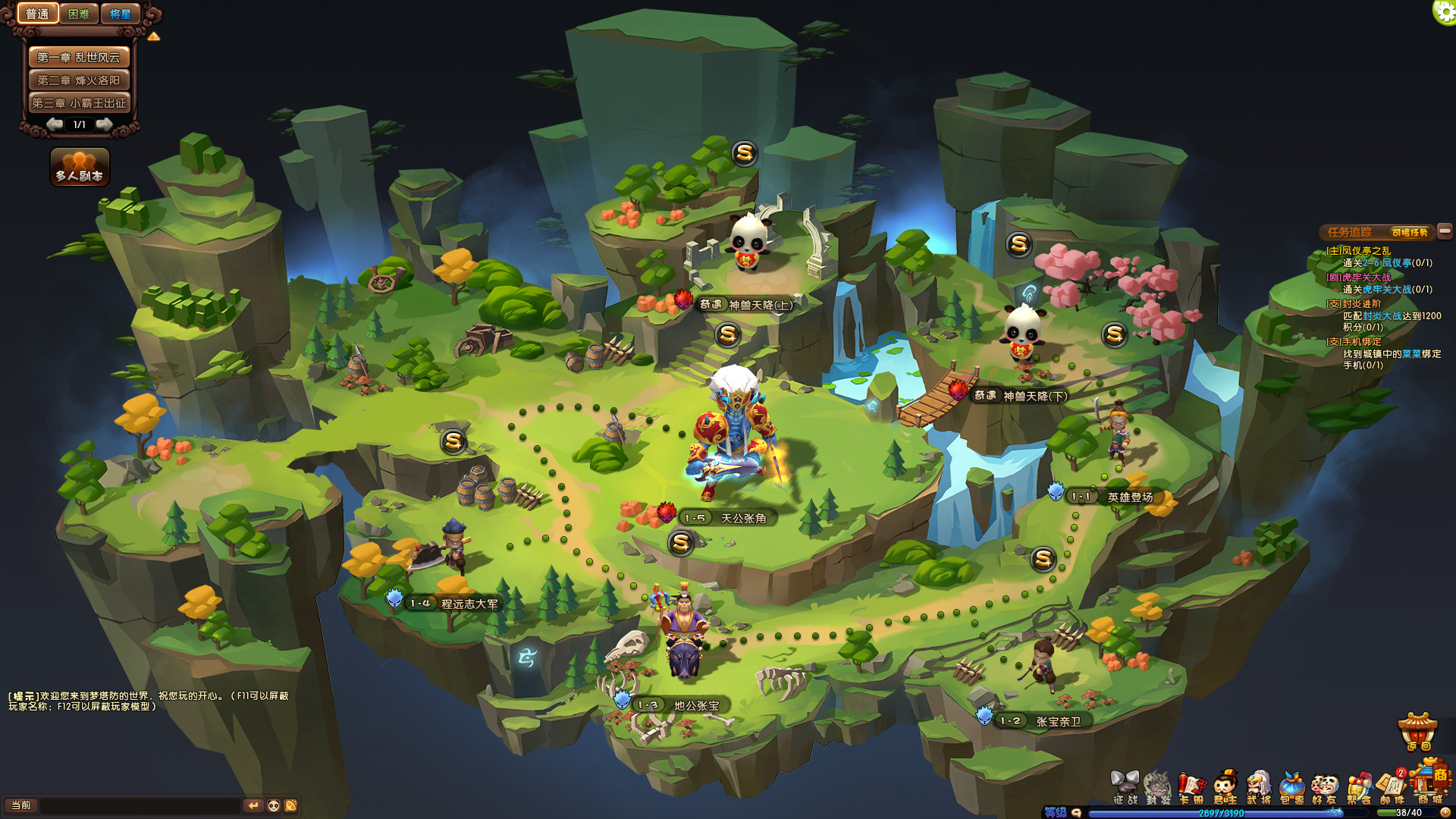
Task: Switch to the 将星 difficulty tab
Action: pyautogui.click(x=121, y=13)
